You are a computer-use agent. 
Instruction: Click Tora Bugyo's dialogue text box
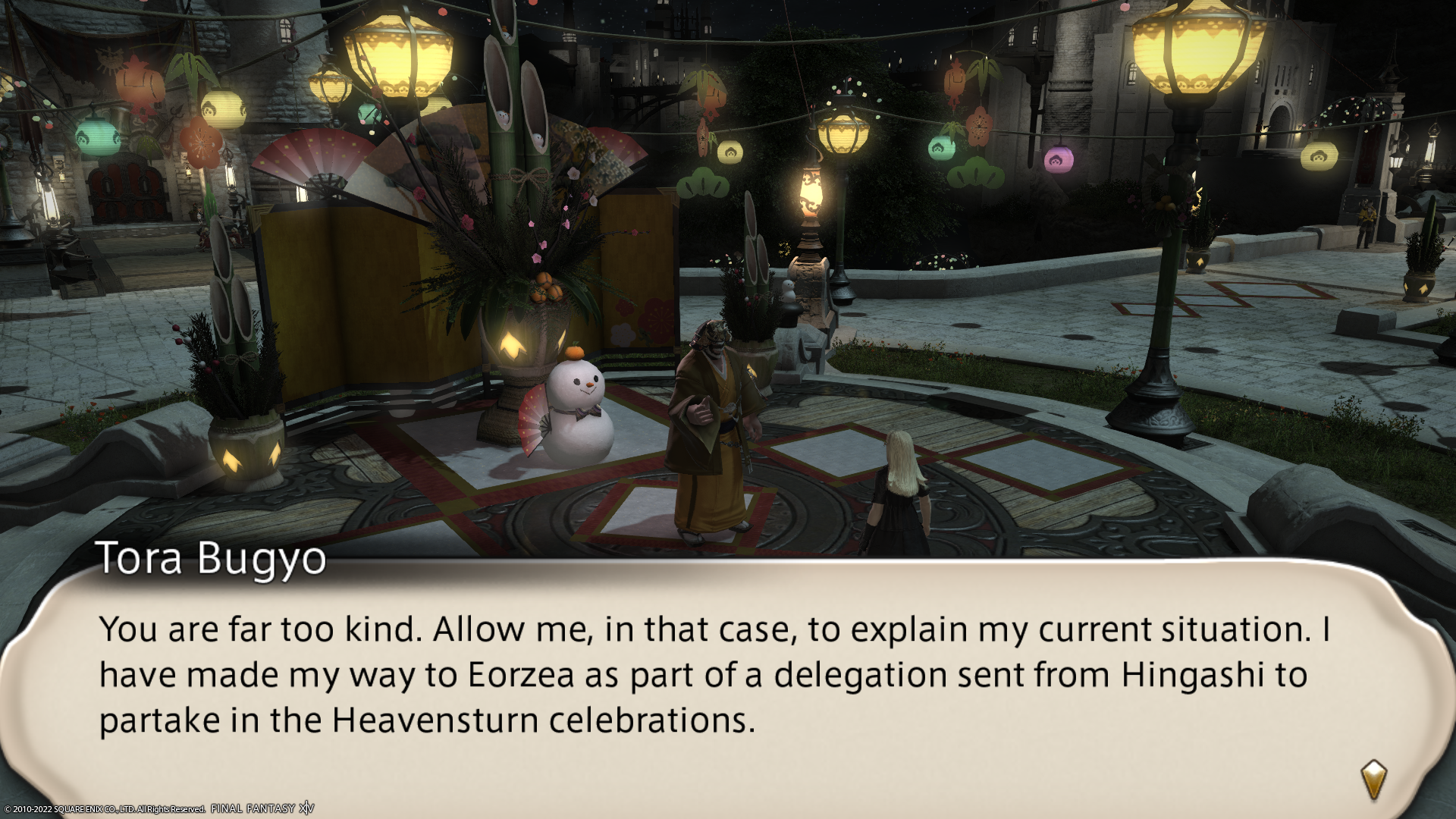[713, 675]
